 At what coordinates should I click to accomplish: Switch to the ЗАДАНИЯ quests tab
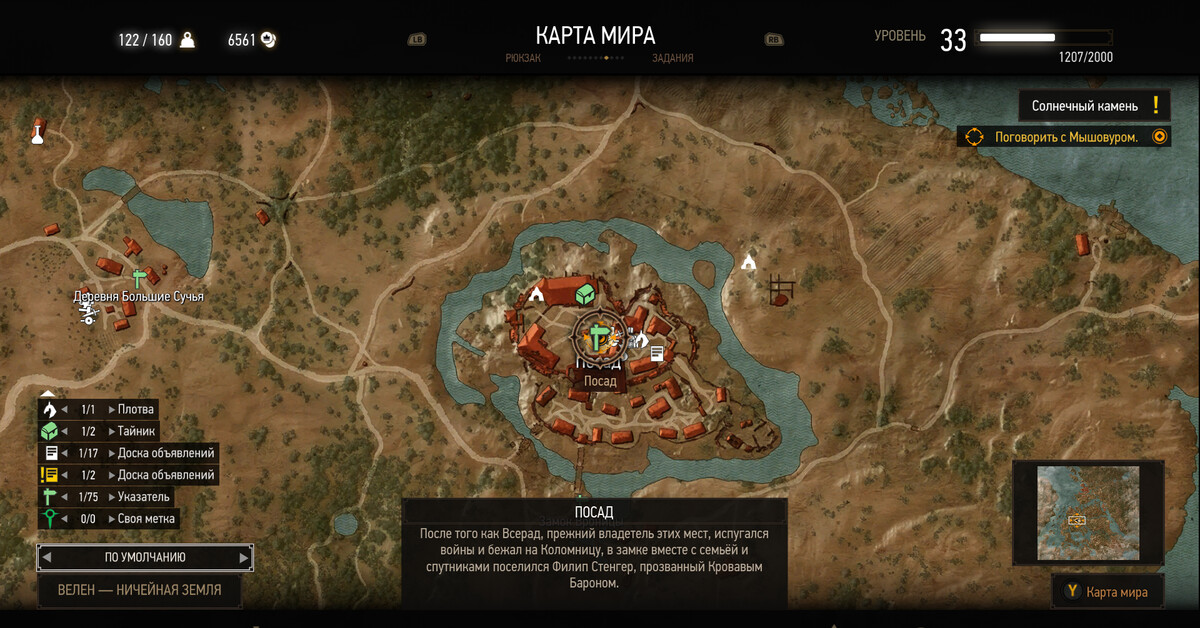coord(672,58)
